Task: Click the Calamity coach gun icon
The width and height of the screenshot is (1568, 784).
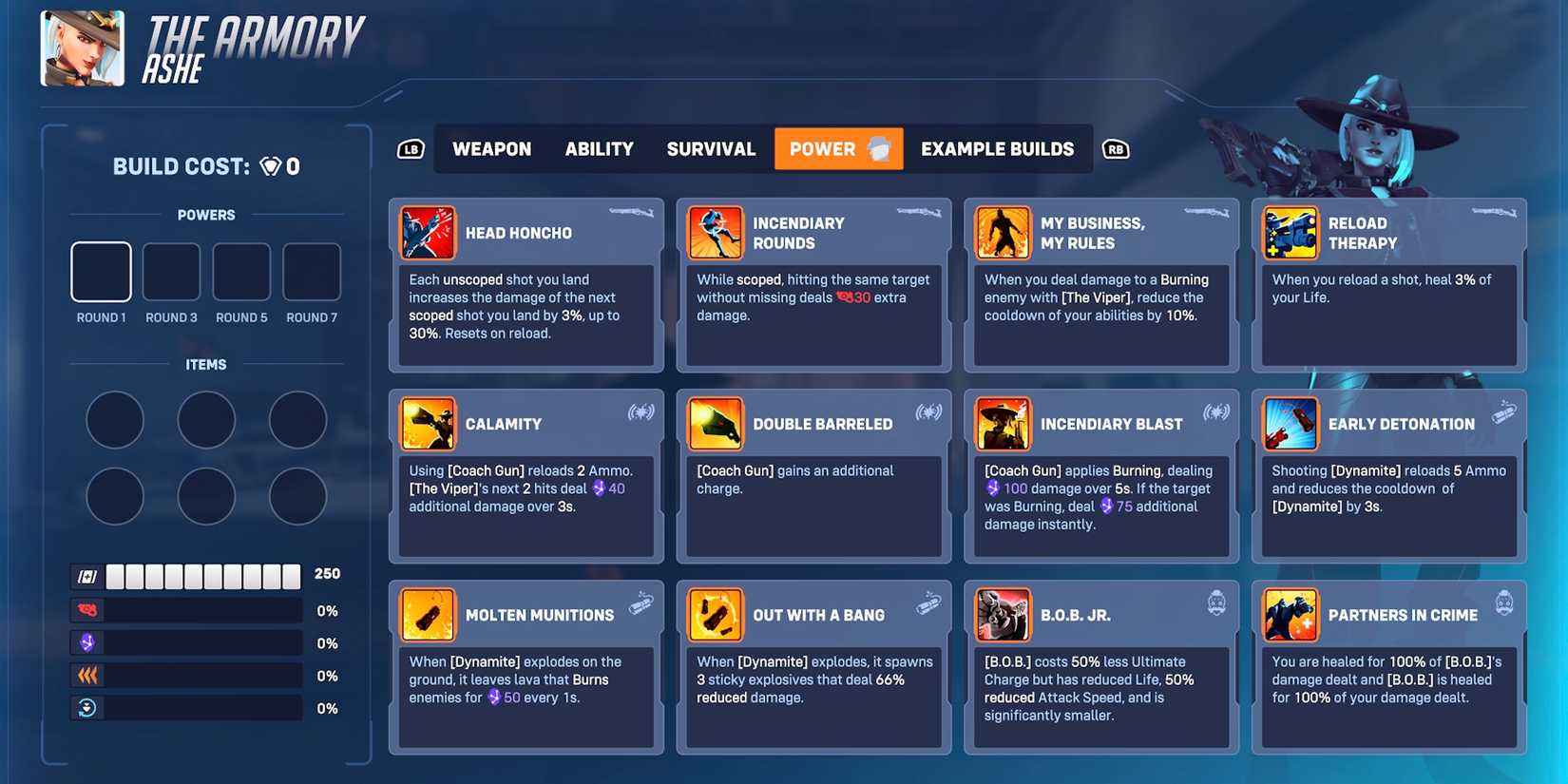Action: click(x=428, y=424)
